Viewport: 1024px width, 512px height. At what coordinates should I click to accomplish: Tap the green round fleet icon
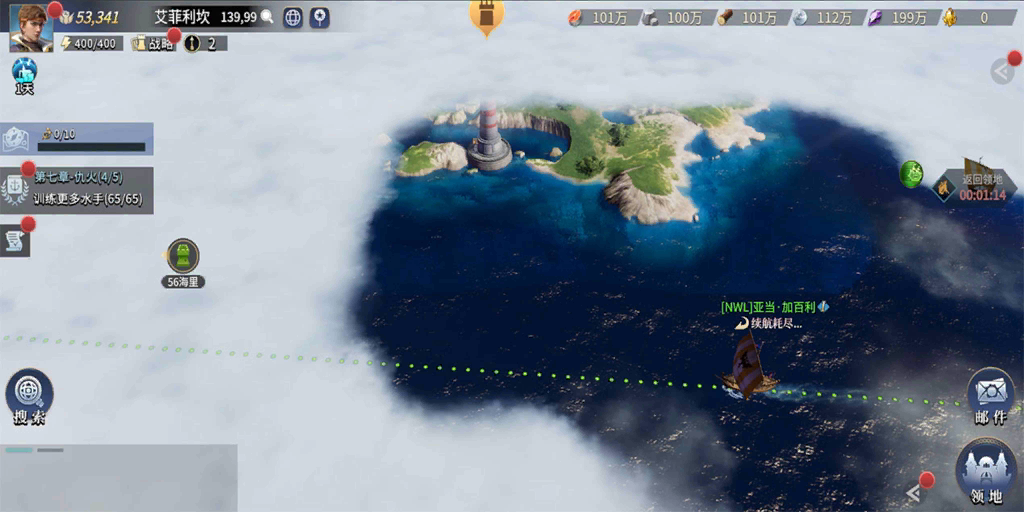click(x=911, y=174)
